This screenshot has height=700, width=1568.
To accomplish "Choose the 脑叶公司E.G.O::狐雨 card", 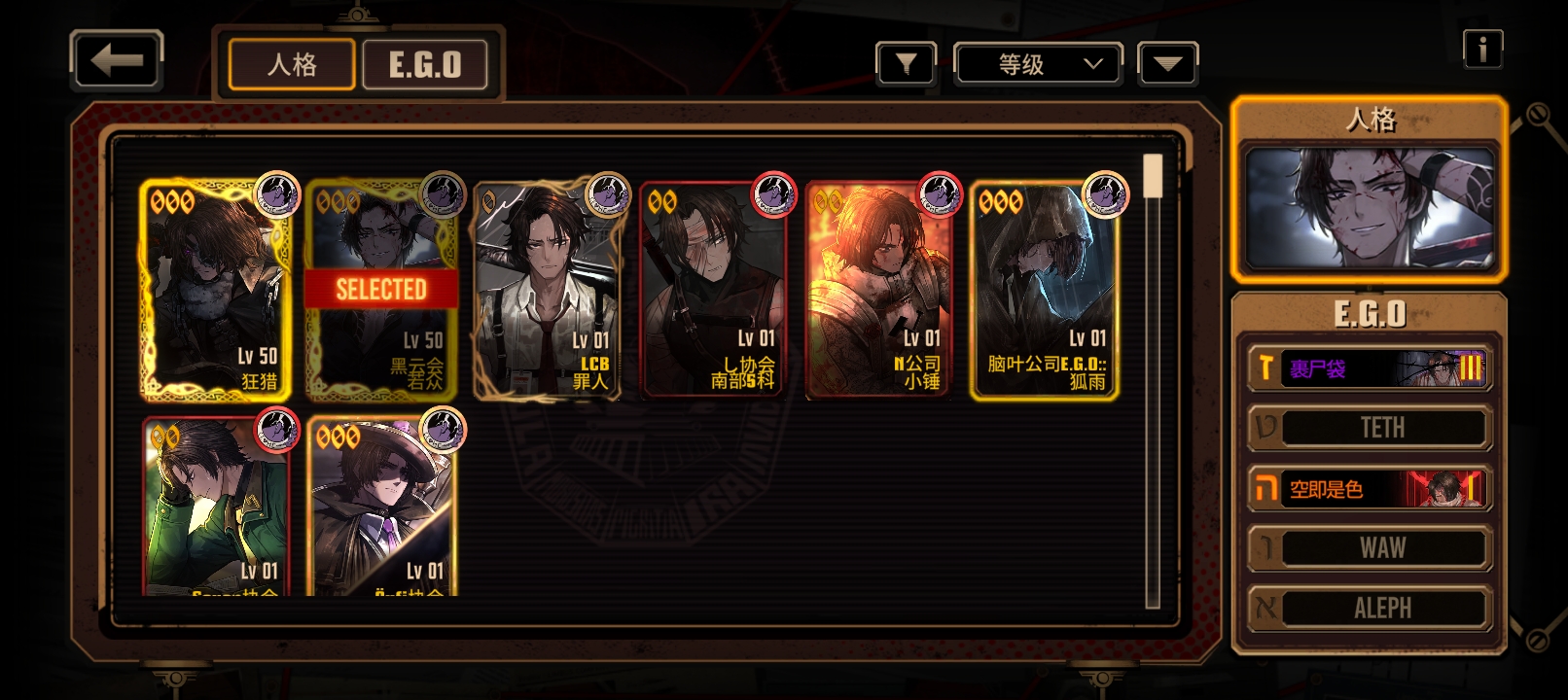I will click(1045, 290).
